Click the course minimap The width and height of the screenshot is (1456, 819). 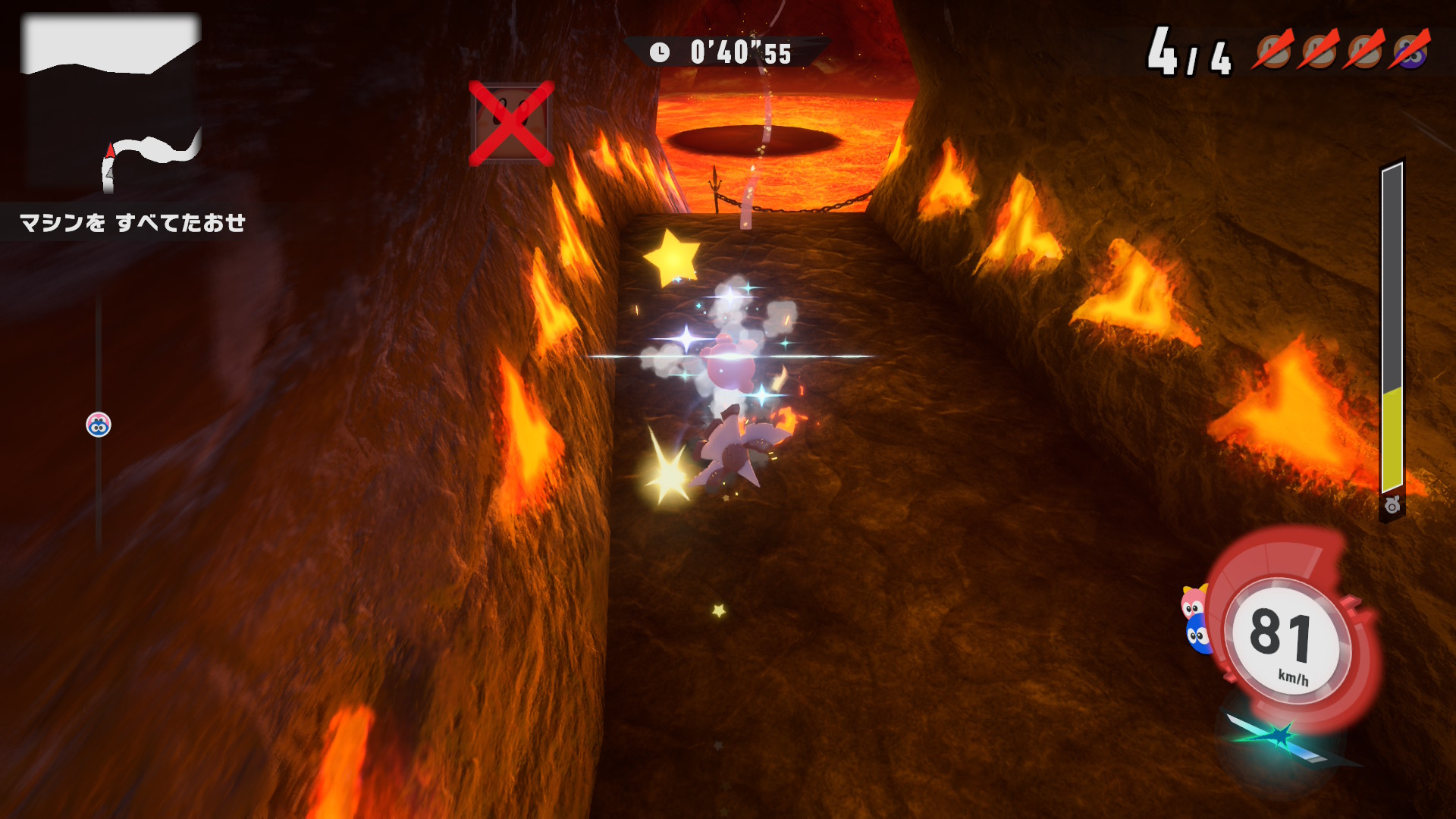coord(111,104)
